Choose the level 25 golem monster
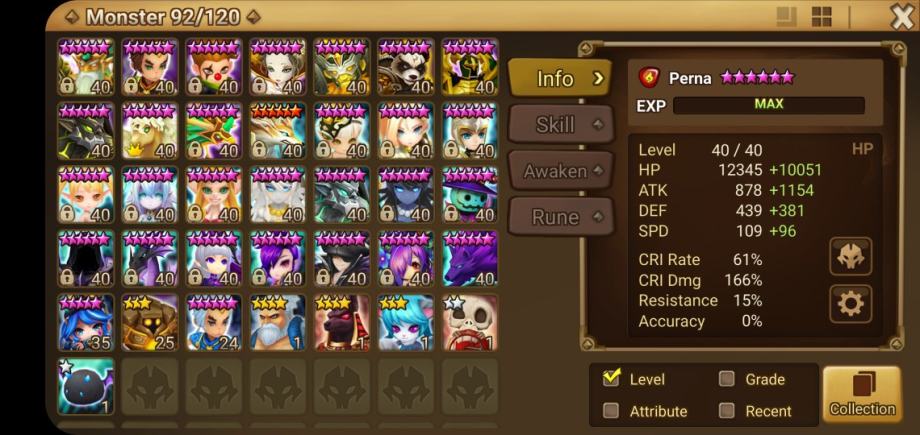The width and height of the screenshot is (920, 435). tap(150, 322)
